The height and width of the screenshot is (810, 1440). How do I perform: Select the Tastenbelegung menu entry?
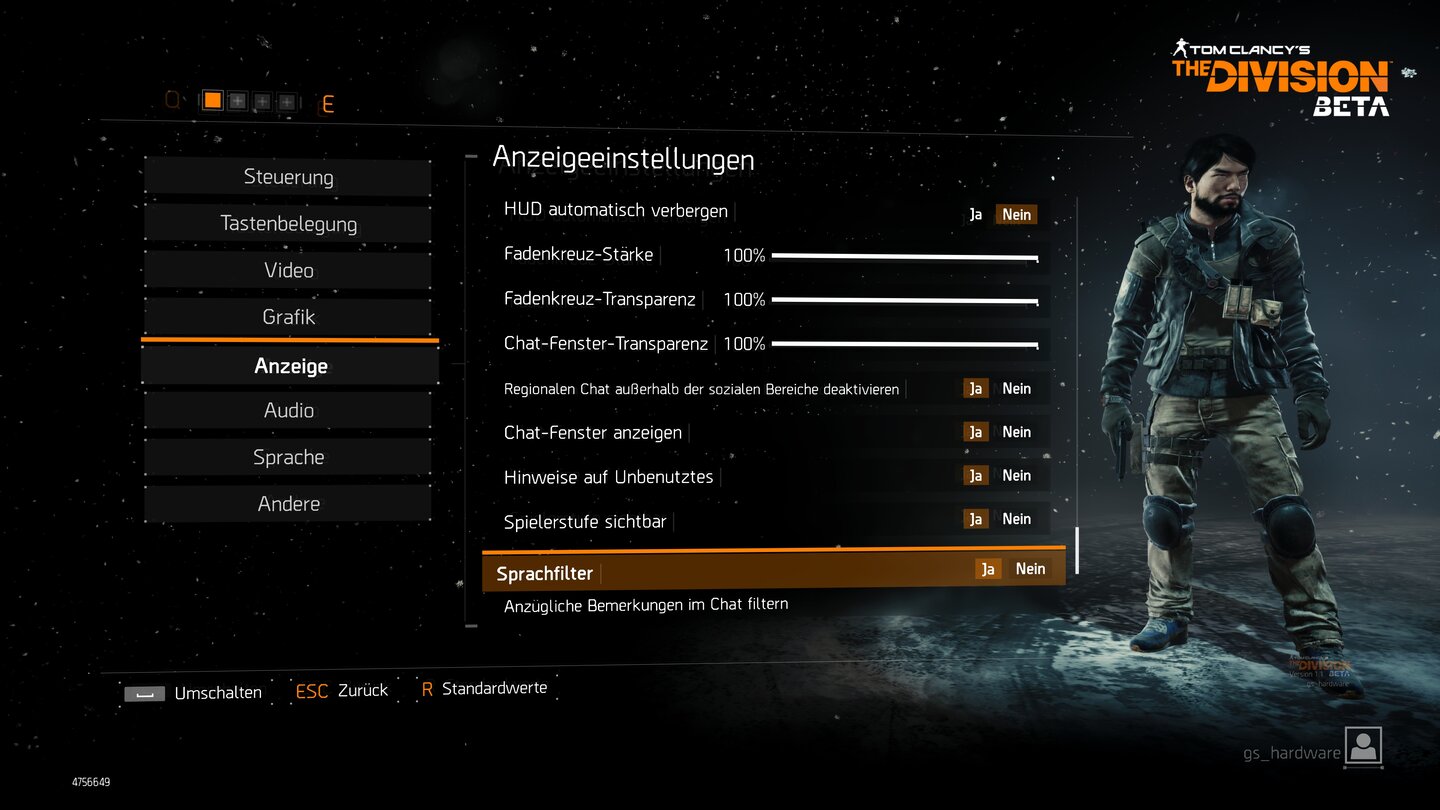pyautogui.click(x=288, y=224)
